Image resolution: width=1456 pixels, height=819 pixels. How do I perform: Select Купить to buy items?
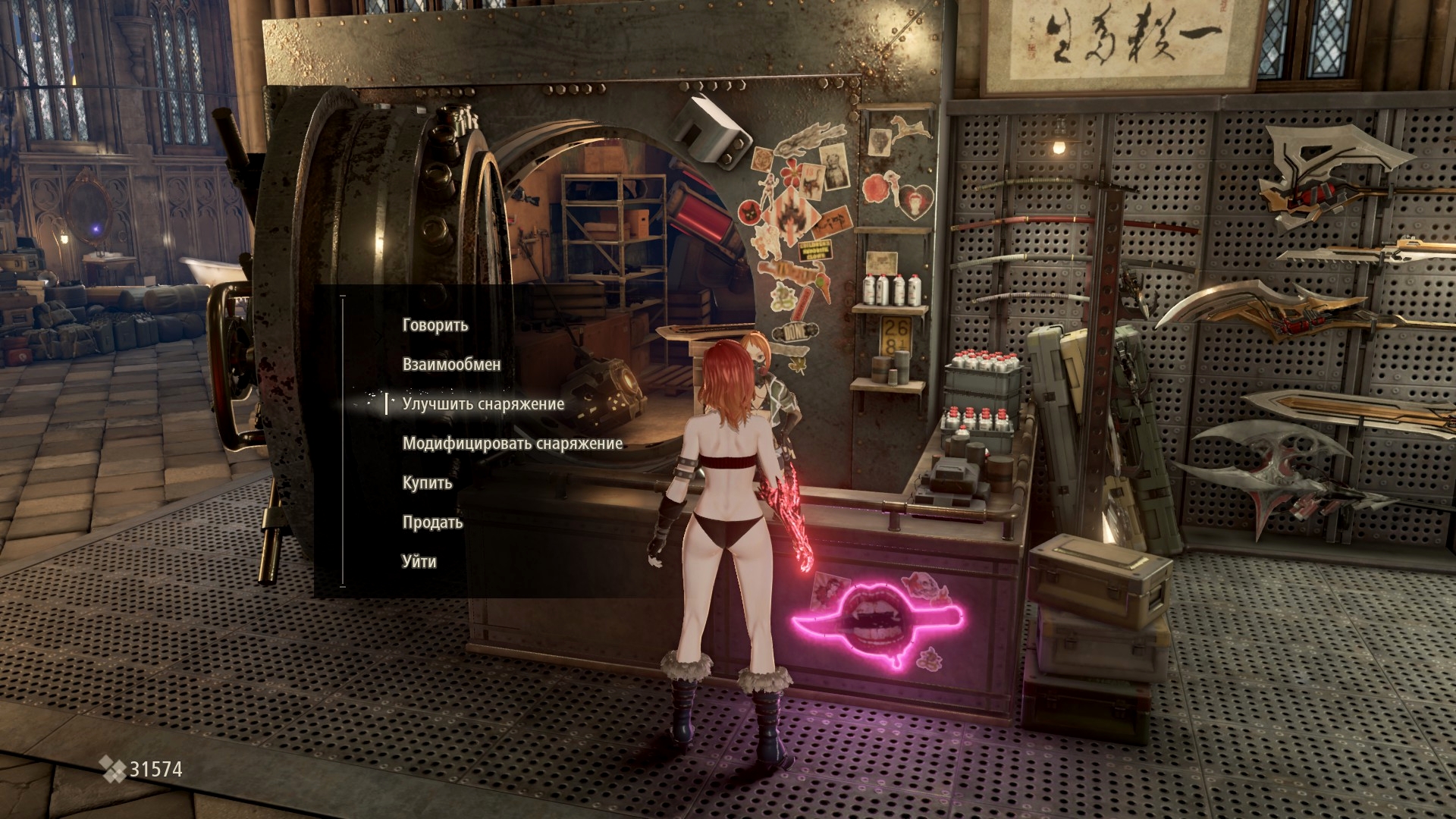tap(427, 483)
